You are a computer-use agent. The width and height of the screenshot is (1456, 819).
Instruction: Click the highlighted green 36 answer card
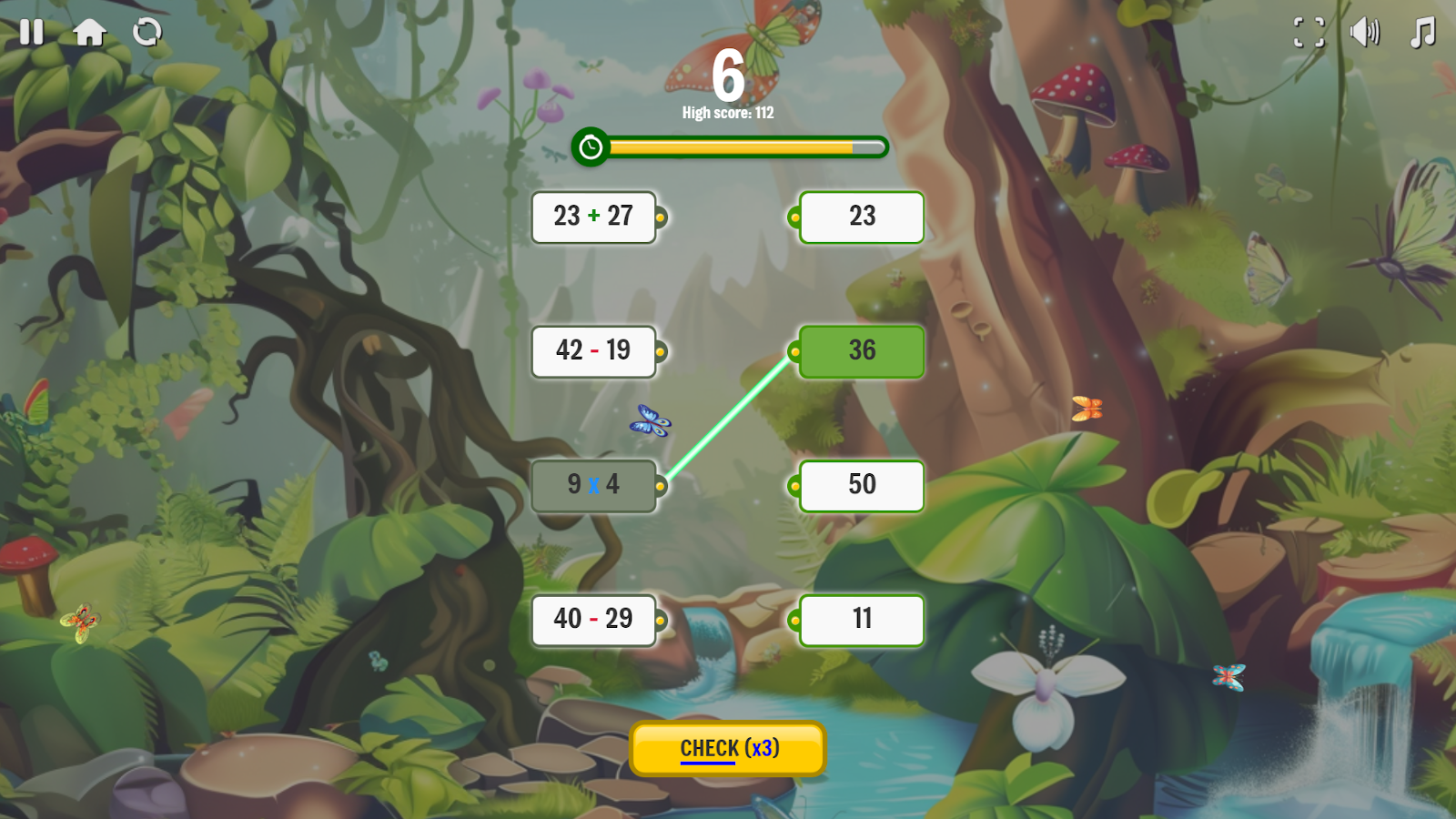[x=861, y=351]
